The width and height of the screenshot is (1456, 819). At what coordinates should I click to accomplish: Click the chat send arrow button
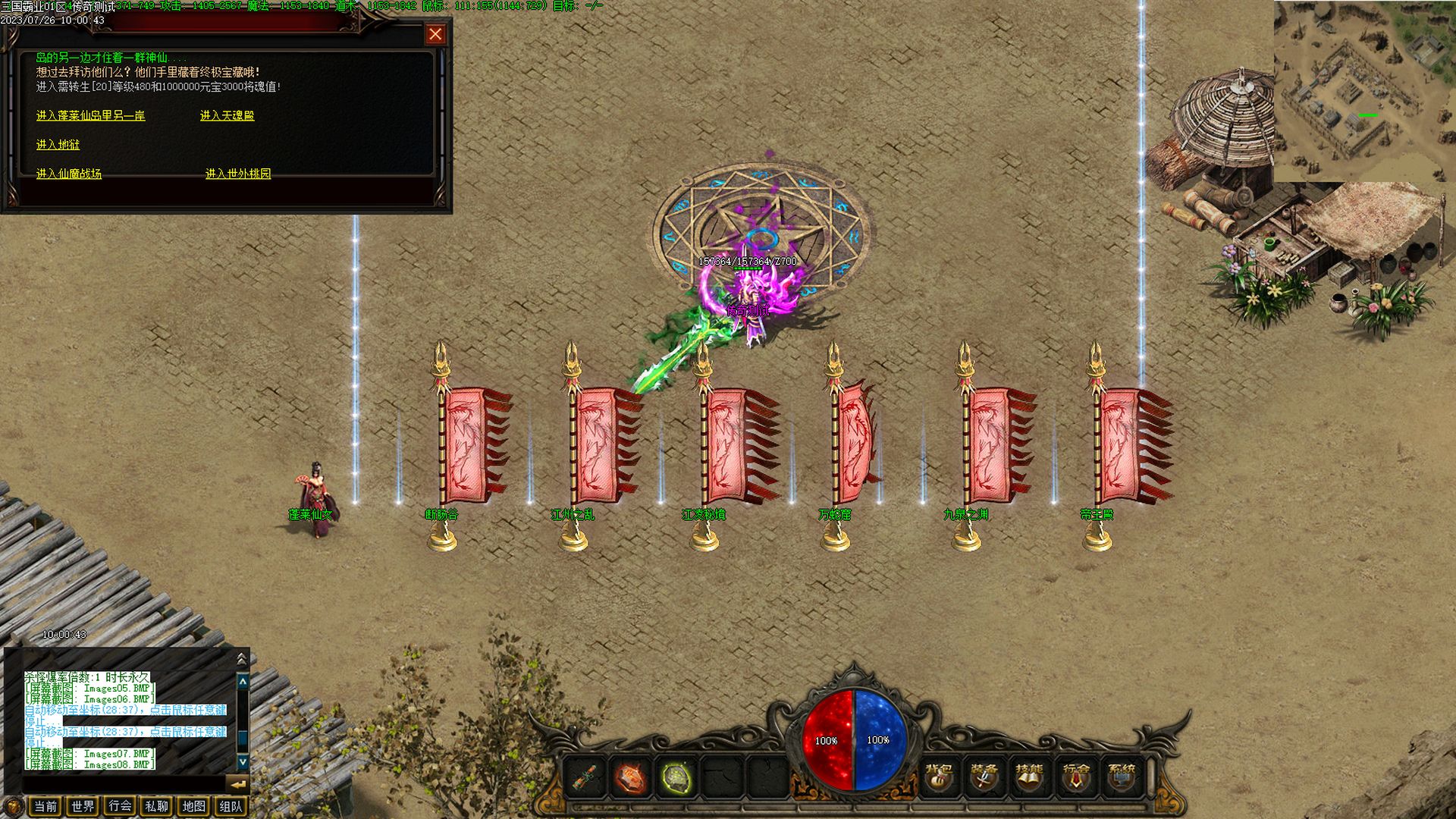[x=237, y=783]
